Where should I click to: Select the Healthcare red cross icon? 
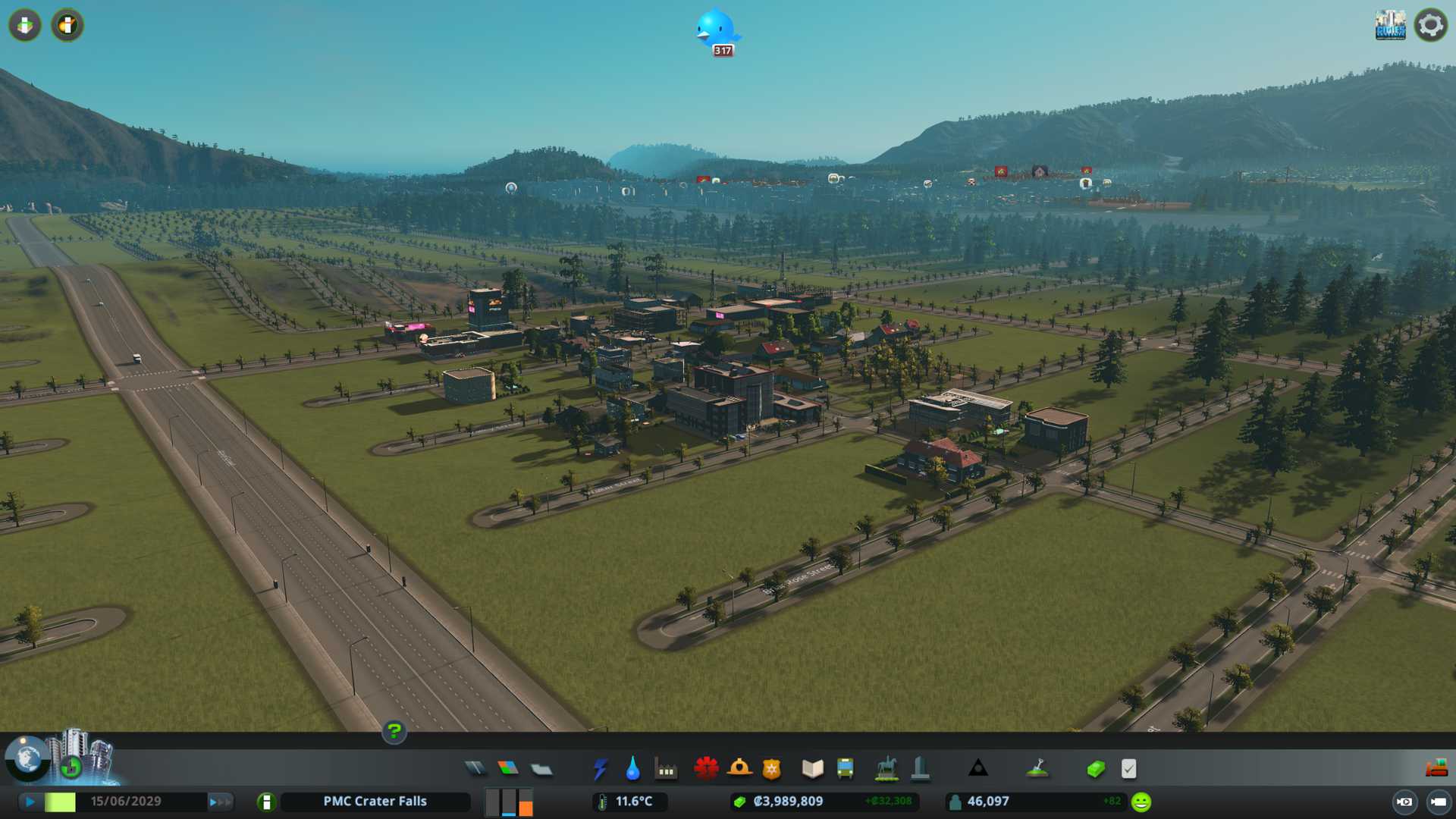(706, 769)
